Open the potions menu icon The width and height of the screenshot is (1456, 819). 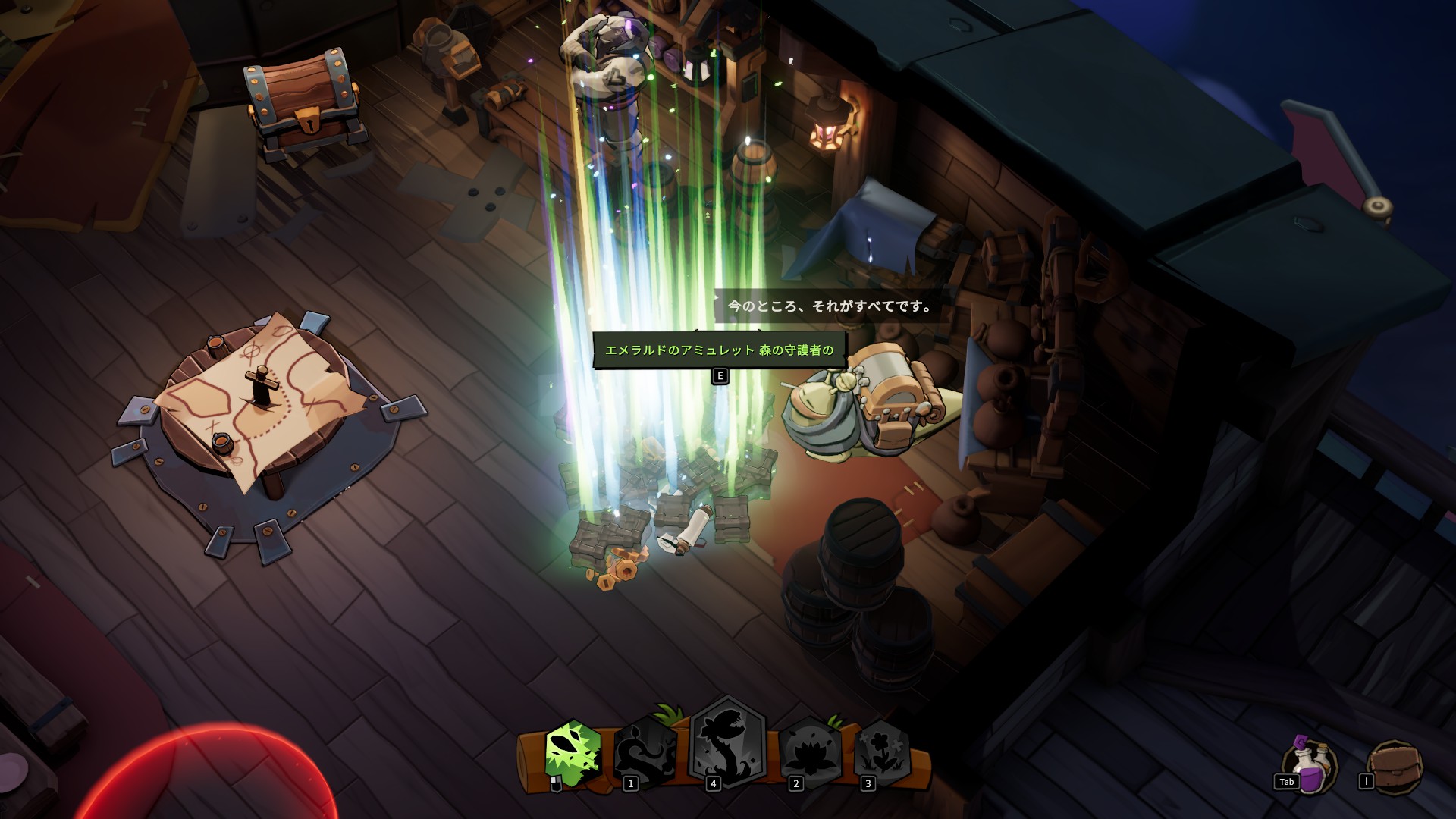click(1310, 766)
